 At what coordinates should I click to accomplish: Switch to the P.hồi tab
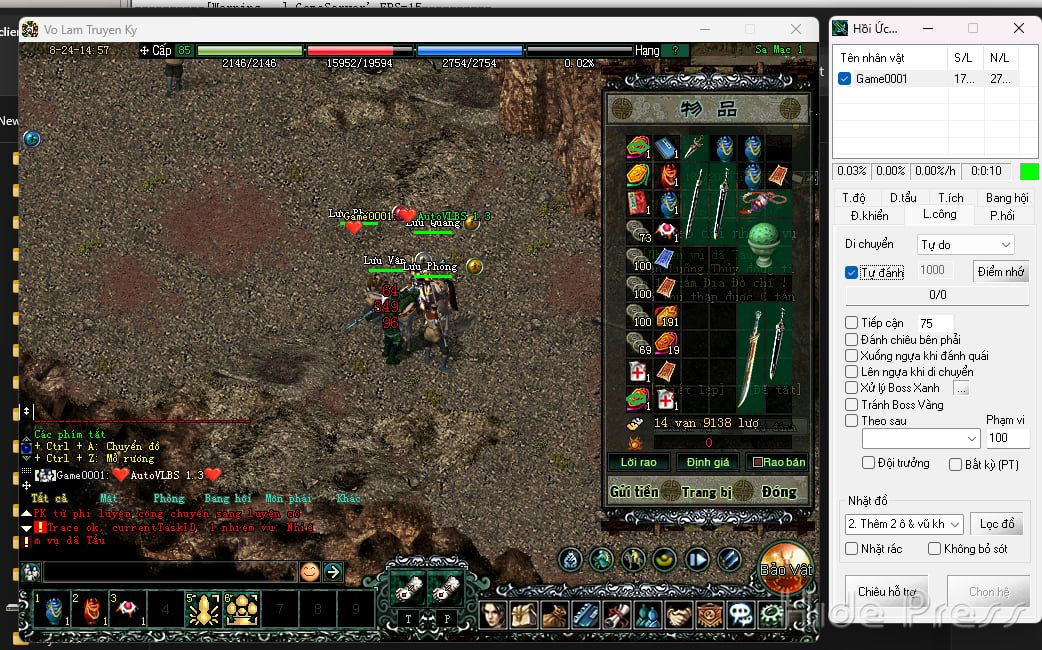(x=1002, y=215)
